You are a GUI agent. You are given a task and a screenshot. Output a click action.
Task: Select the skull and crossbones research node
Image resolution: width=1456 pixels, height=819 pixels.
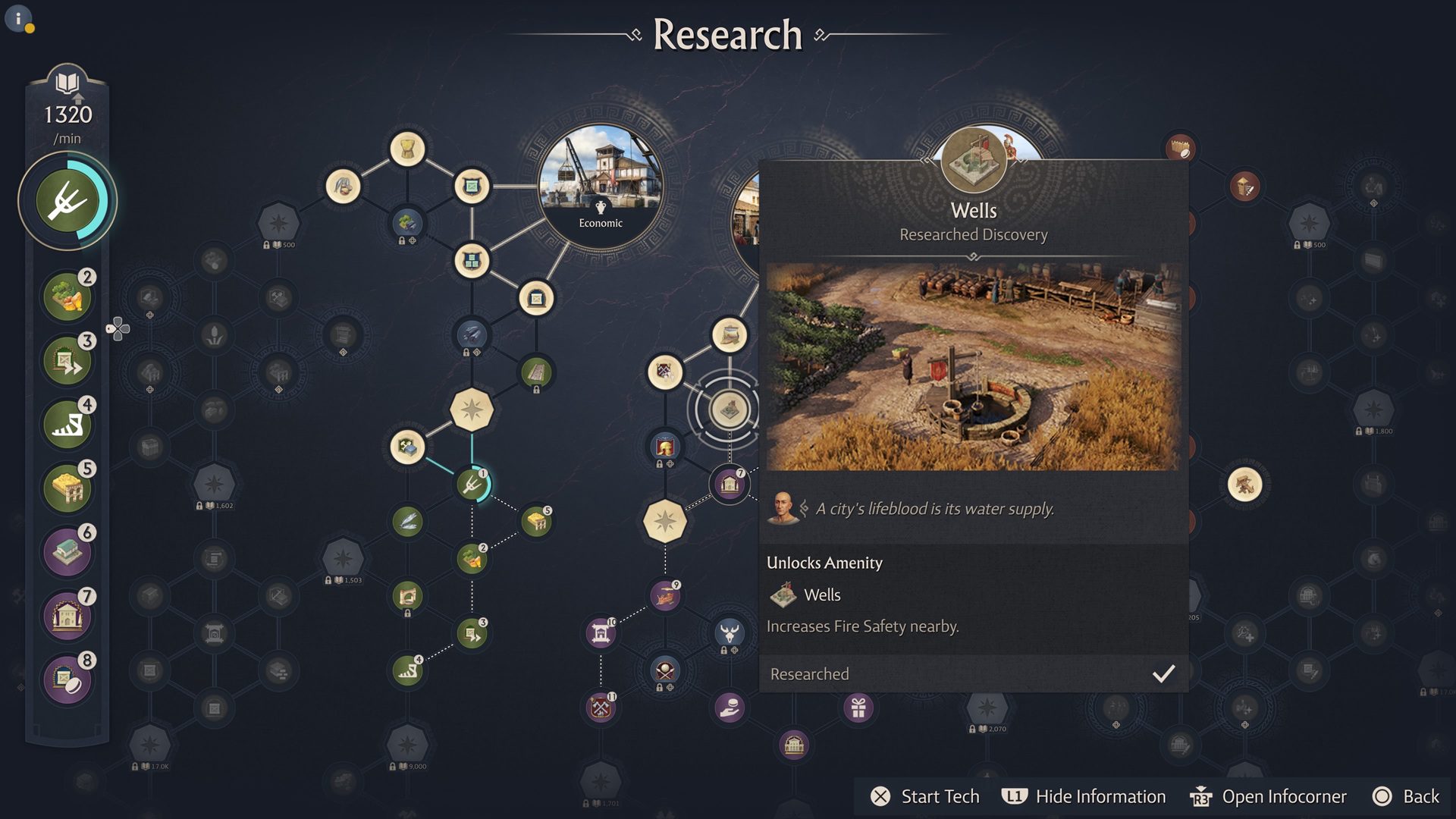pos(665,670)
